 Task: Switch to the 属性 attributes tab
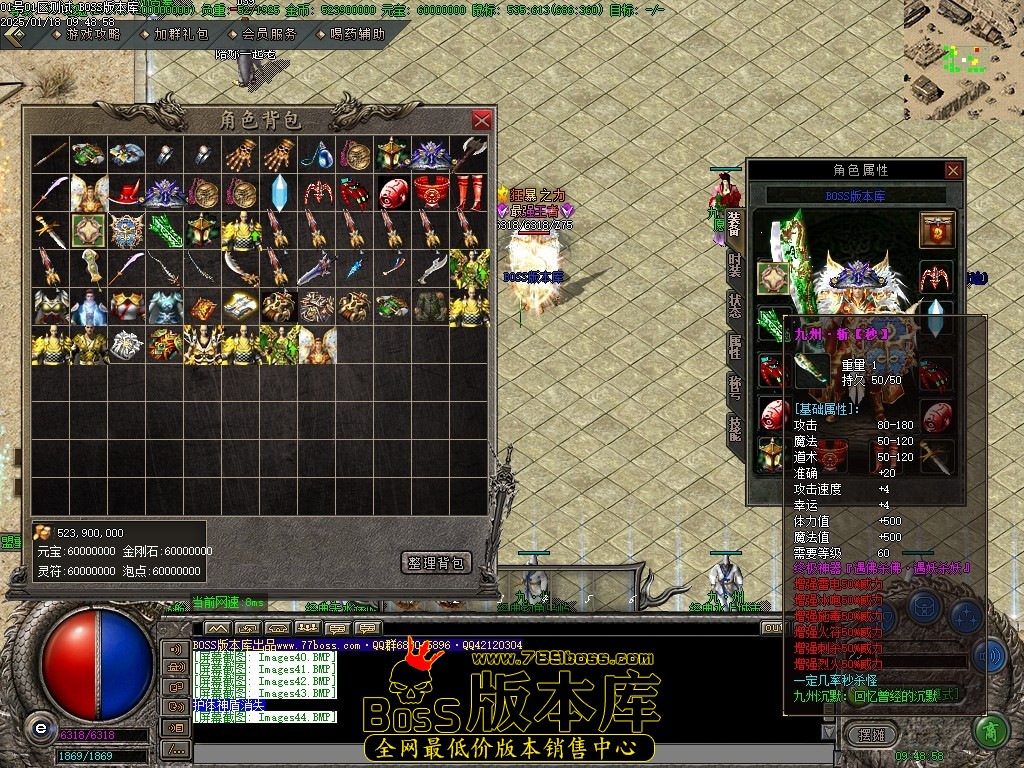[x=734, y=347]
